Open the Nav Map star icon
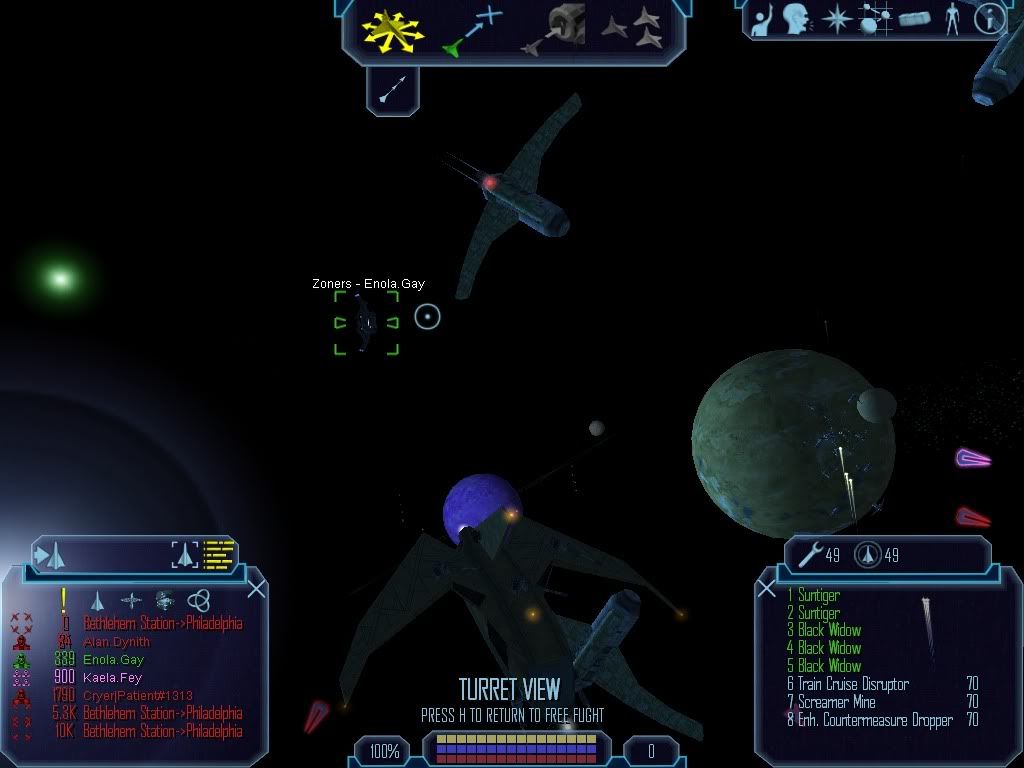The height and width of the screenshot is (768, 1024). (x=835, y=18)
